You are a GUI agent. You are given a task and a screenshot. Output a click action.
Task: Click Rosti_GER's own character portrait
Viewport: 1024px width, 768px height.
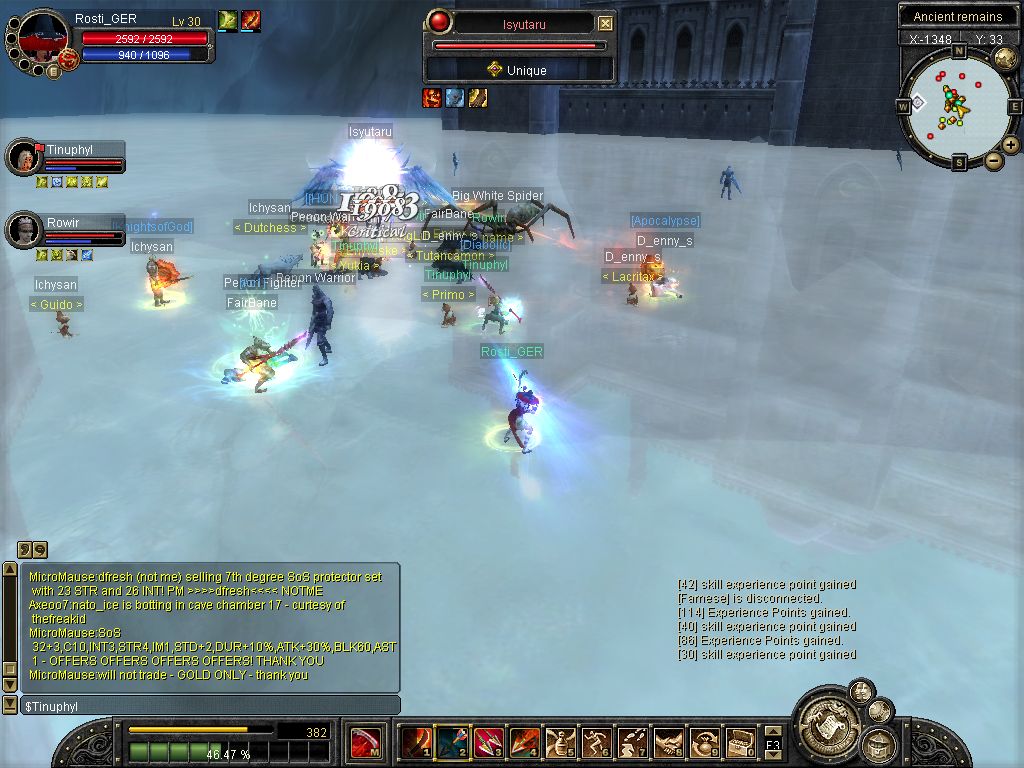(x=41, y=38)
